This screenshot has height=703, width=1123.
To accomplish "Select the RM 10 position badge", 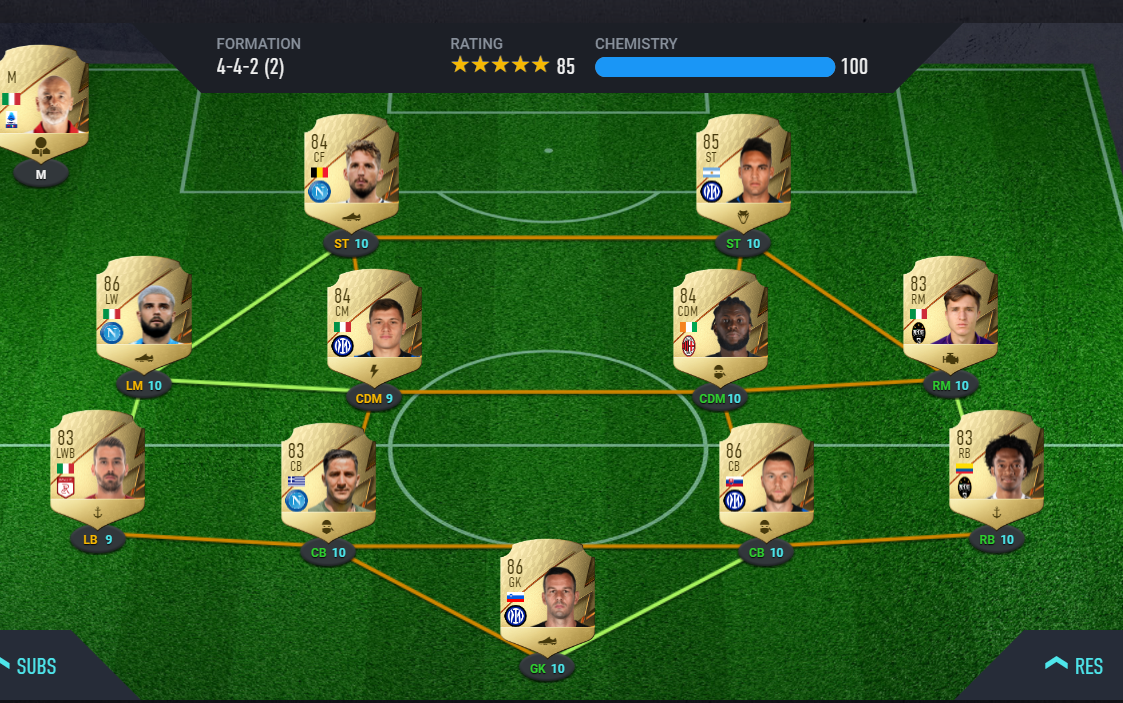I will tap(950, 385).
